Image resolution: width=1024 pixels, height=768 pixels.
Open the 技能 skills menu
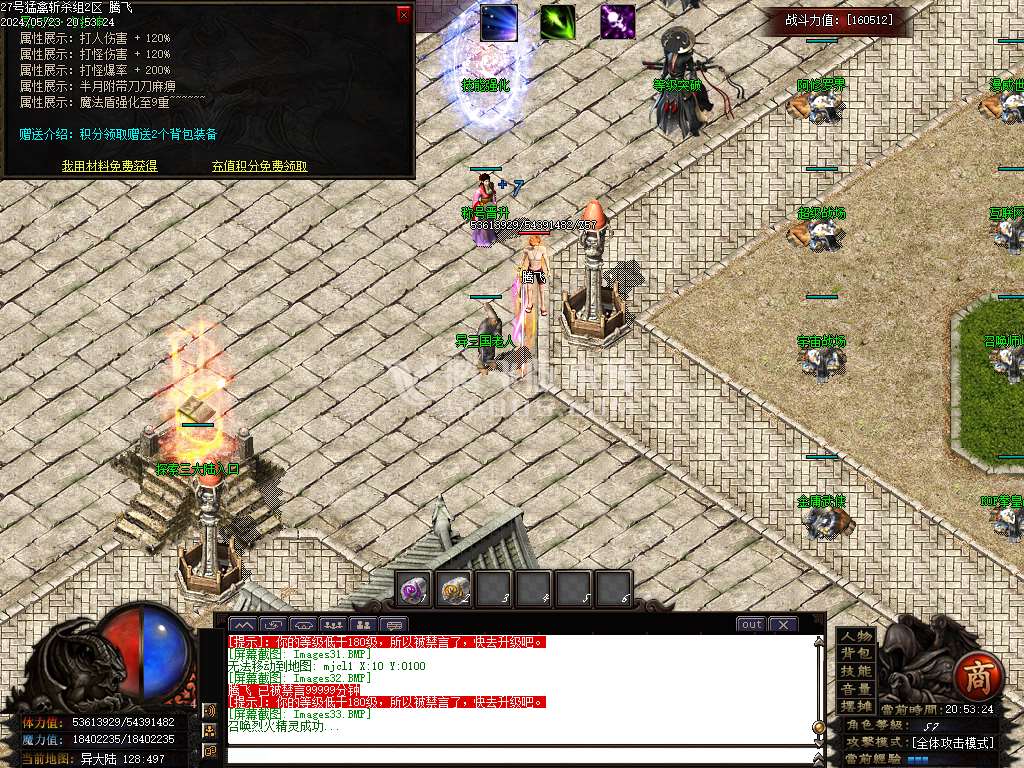pyautogui.click(x=856, y=671)
